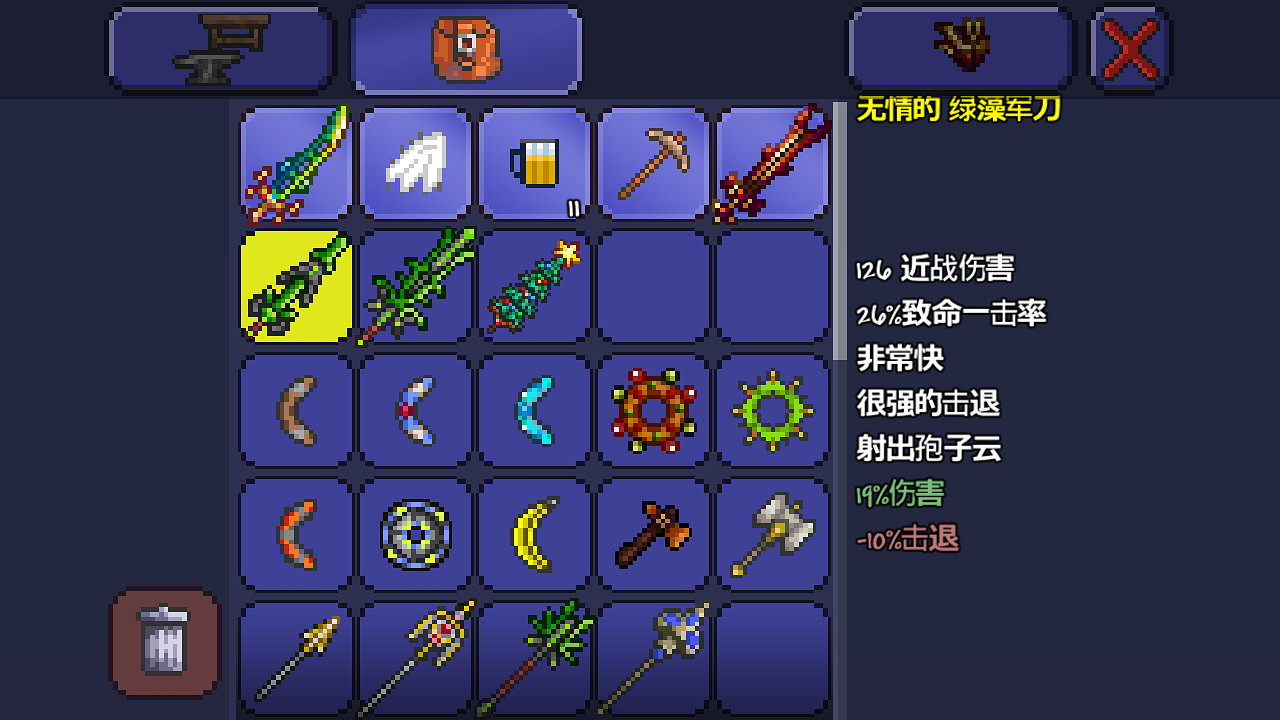Switch to the backpack inventory tab
Viewport: 1280px width, 720px height.
(466, 47)
